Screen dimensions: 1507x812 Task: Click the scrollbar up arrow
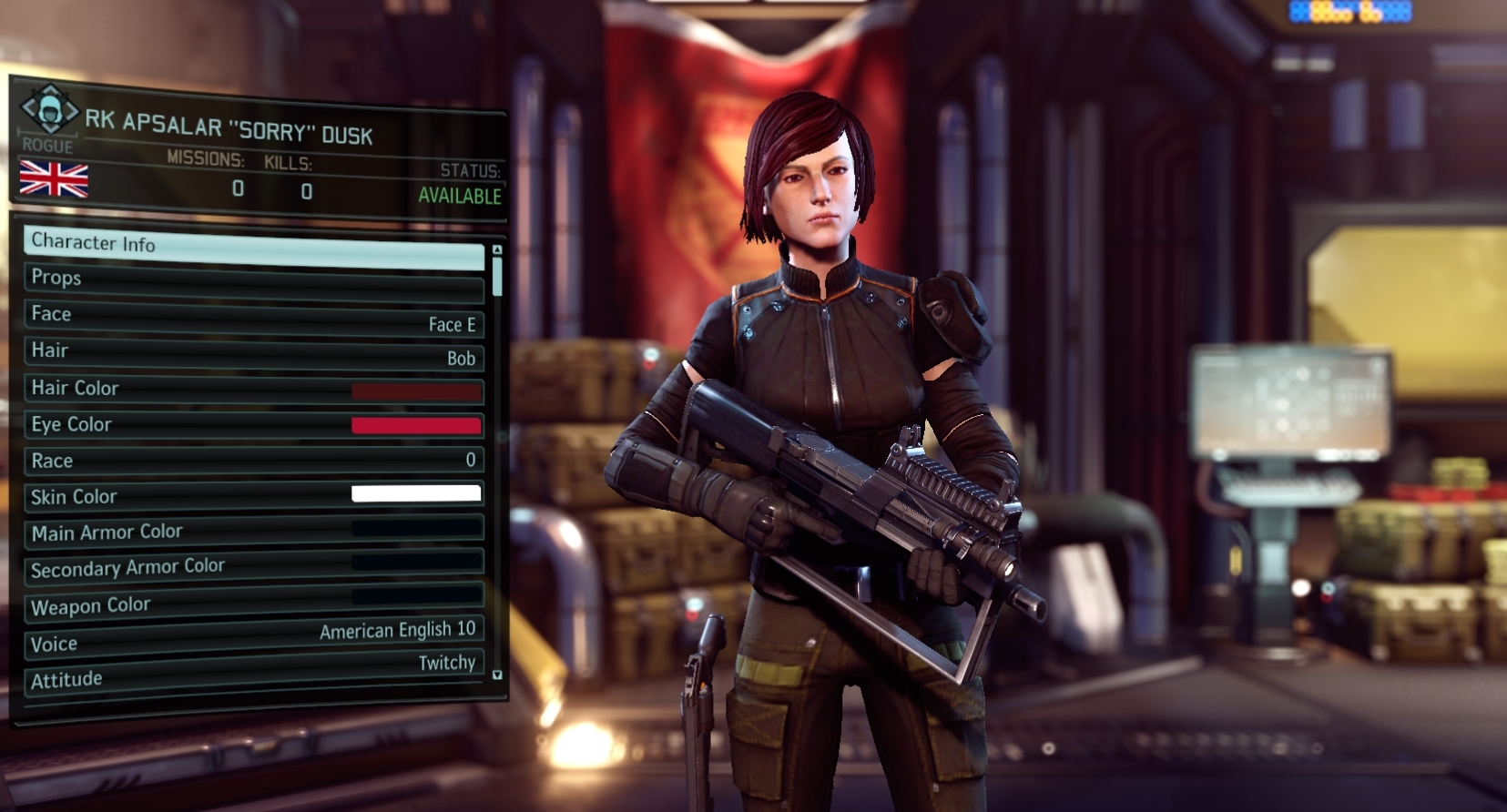coord(496,249)
